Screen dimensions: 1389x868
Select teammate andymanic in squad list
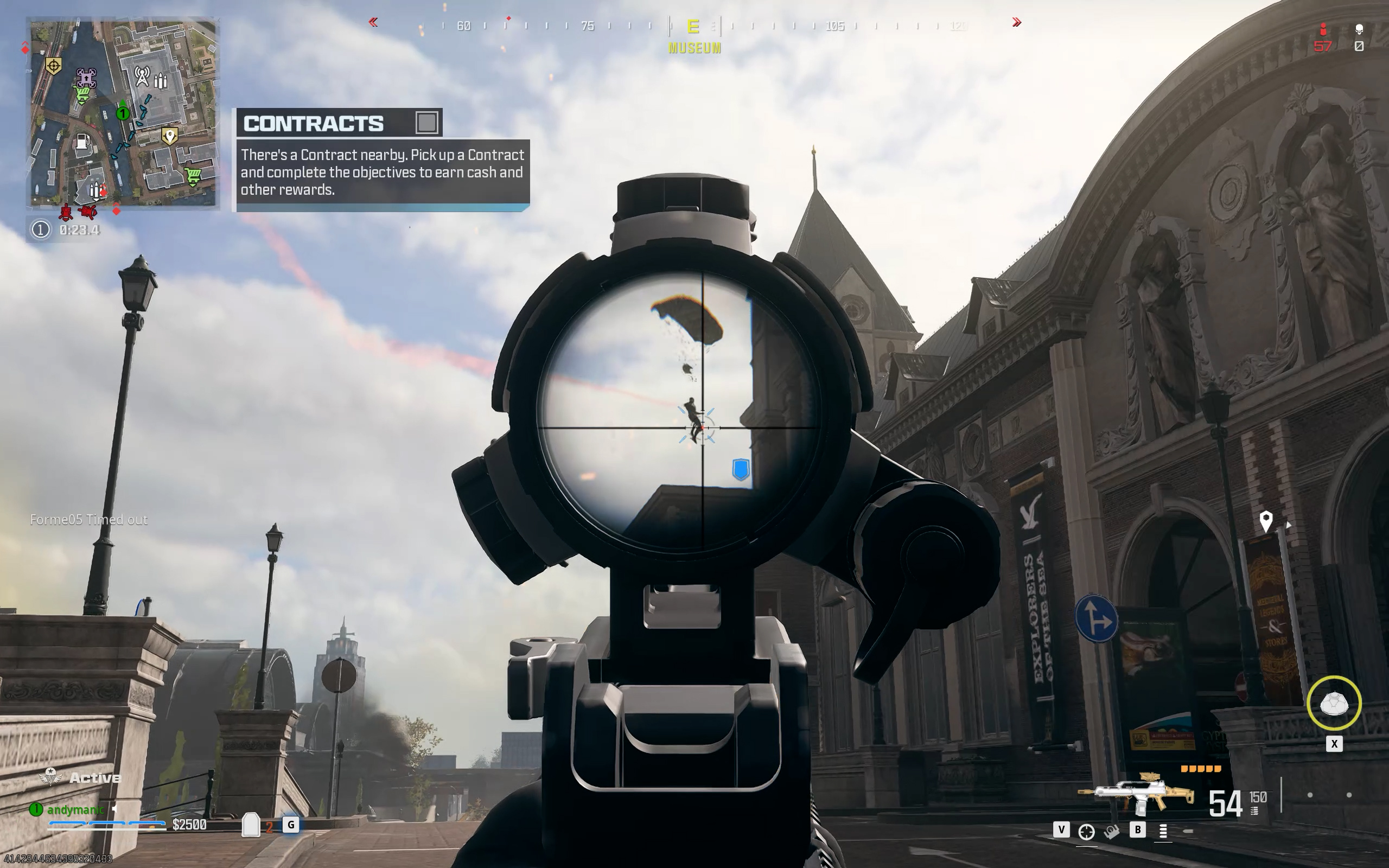pos(75,809)
